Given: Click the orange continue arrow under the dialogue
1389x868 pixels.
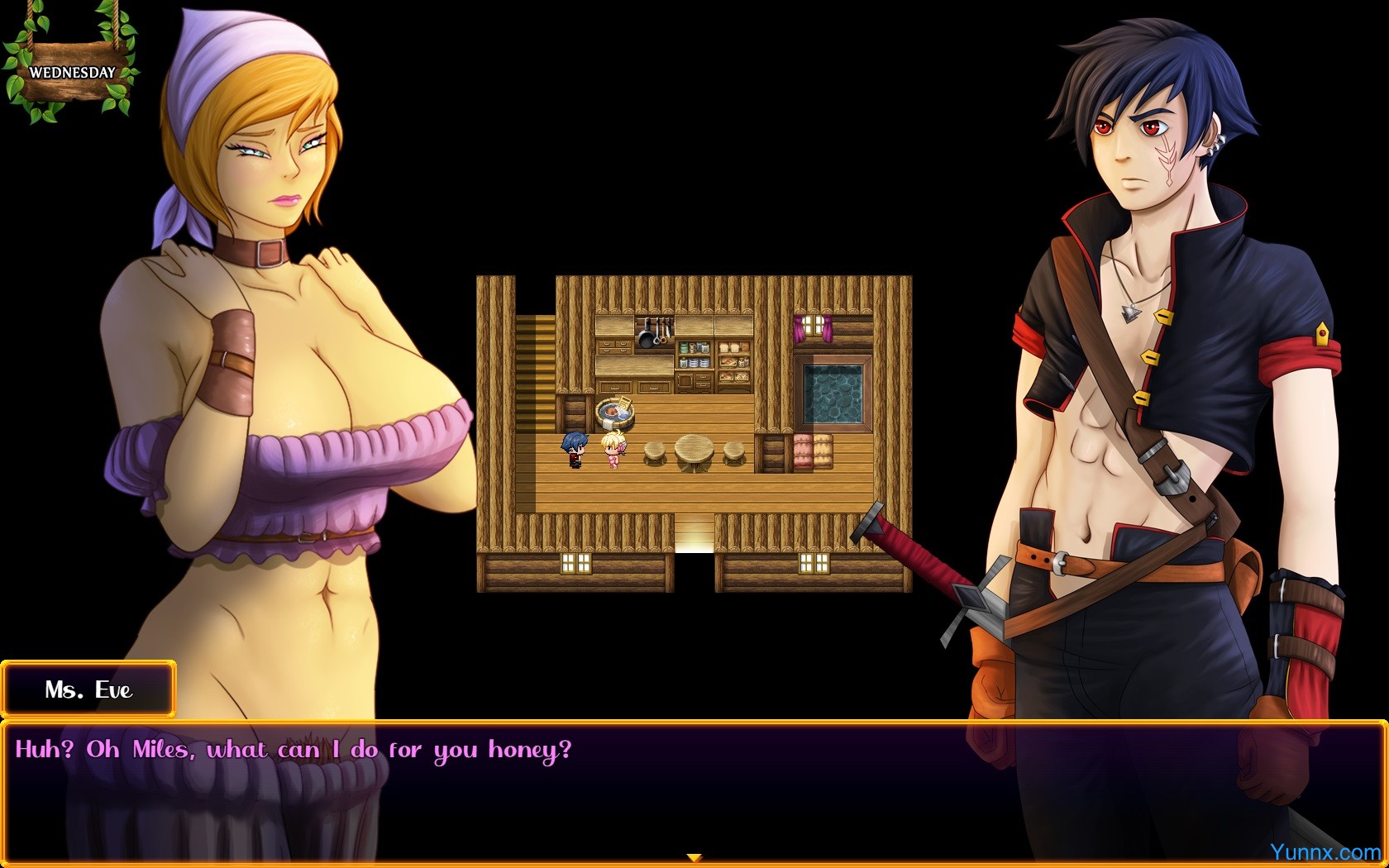Looking at the screenshot, I should coord(694,858).
